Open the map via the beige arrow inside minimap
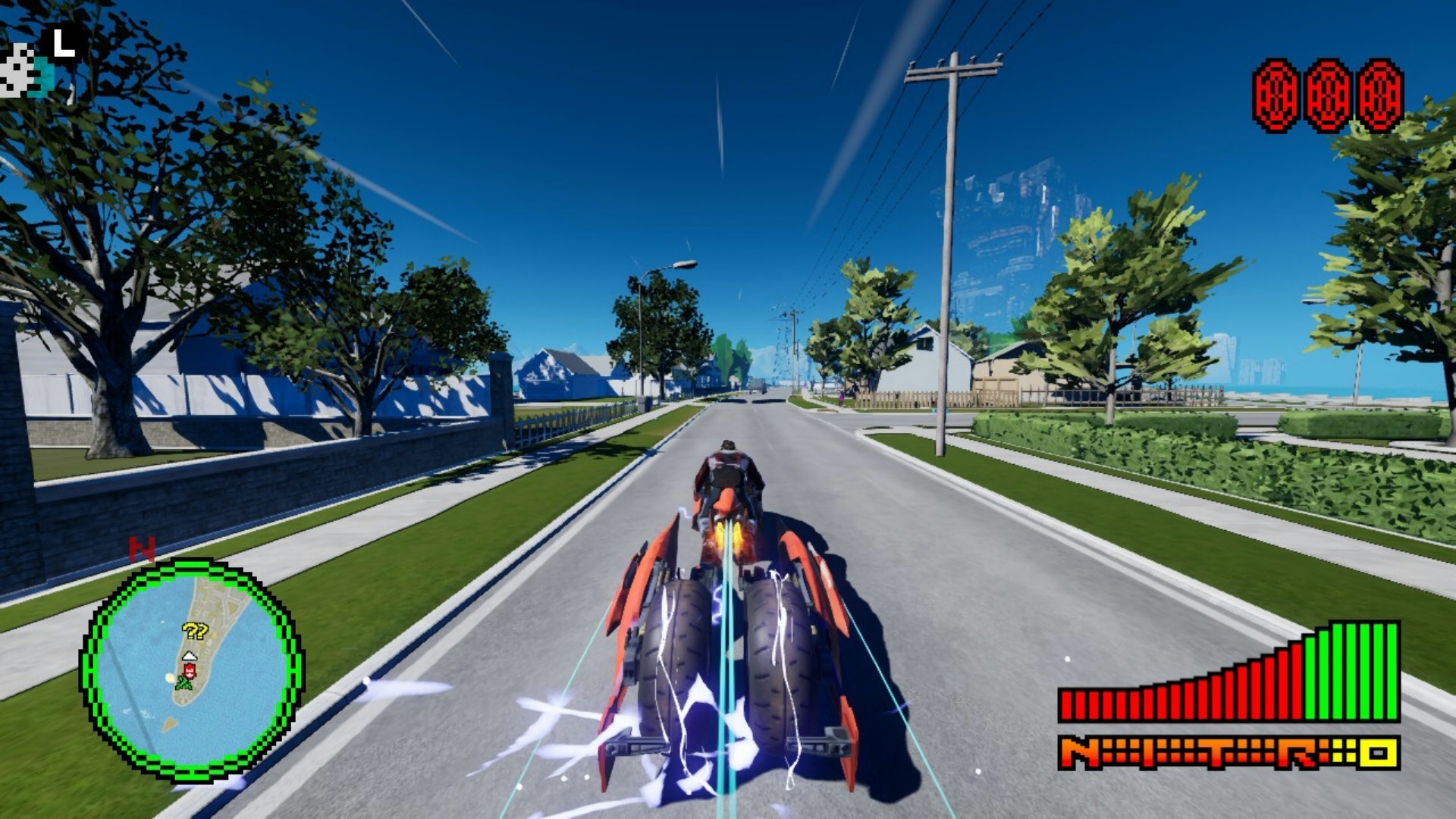The image size is (1456, 819). (x=169, y=723)
